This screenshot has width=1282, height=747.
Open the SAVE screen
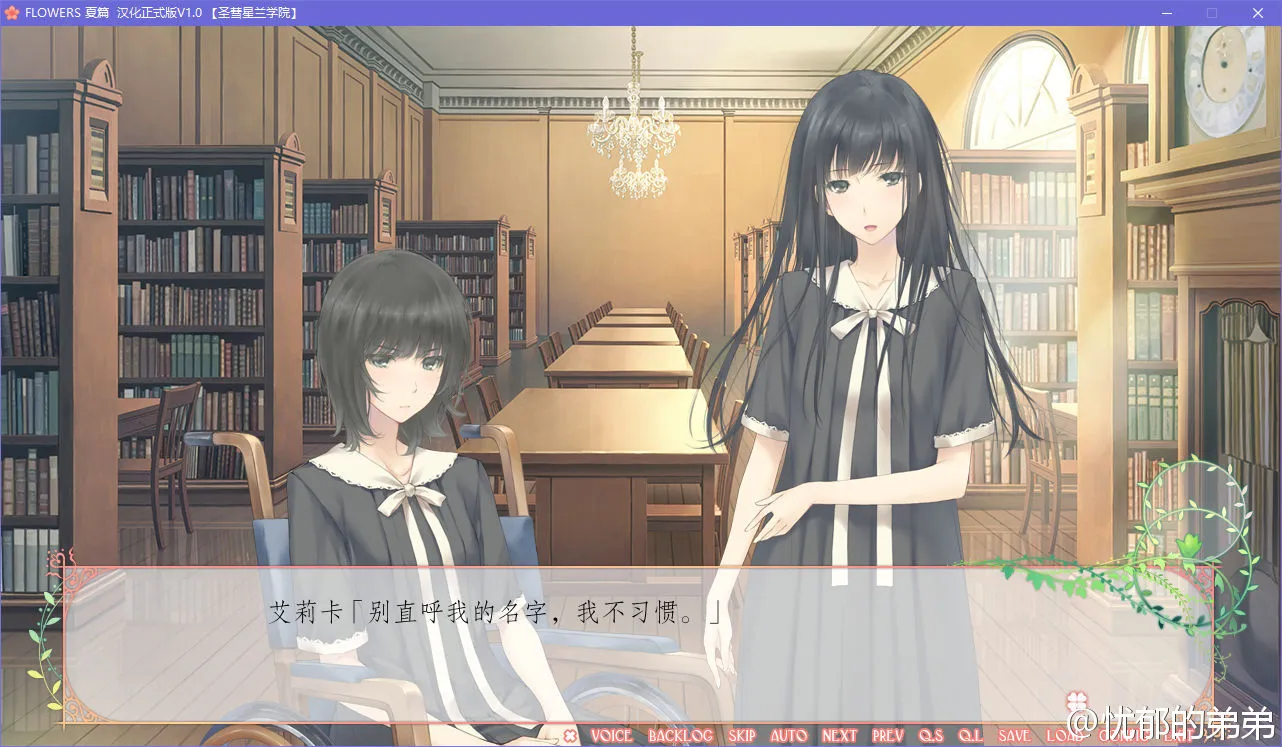(x=1014, y=736)
